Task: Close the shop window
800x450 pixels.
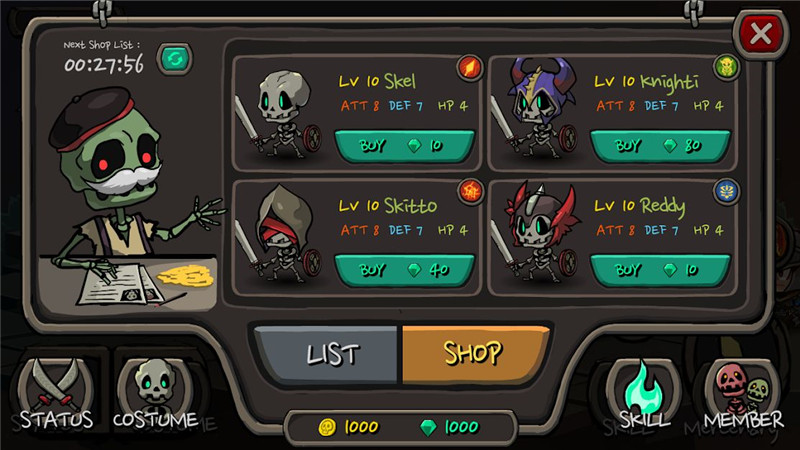Action: coord(761,35)
